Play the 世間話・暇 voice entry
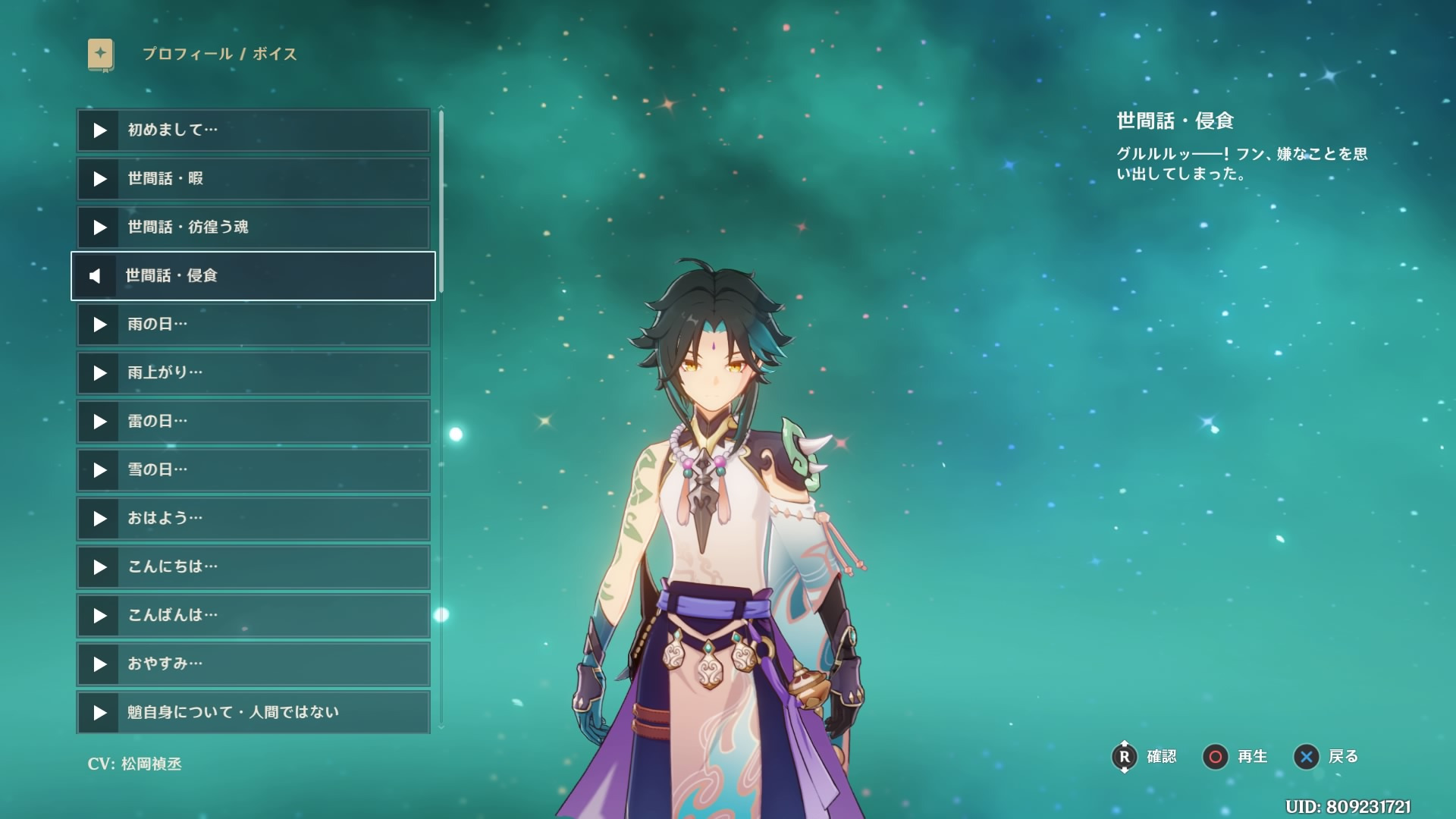1456x819 pixels. (253, 179)
